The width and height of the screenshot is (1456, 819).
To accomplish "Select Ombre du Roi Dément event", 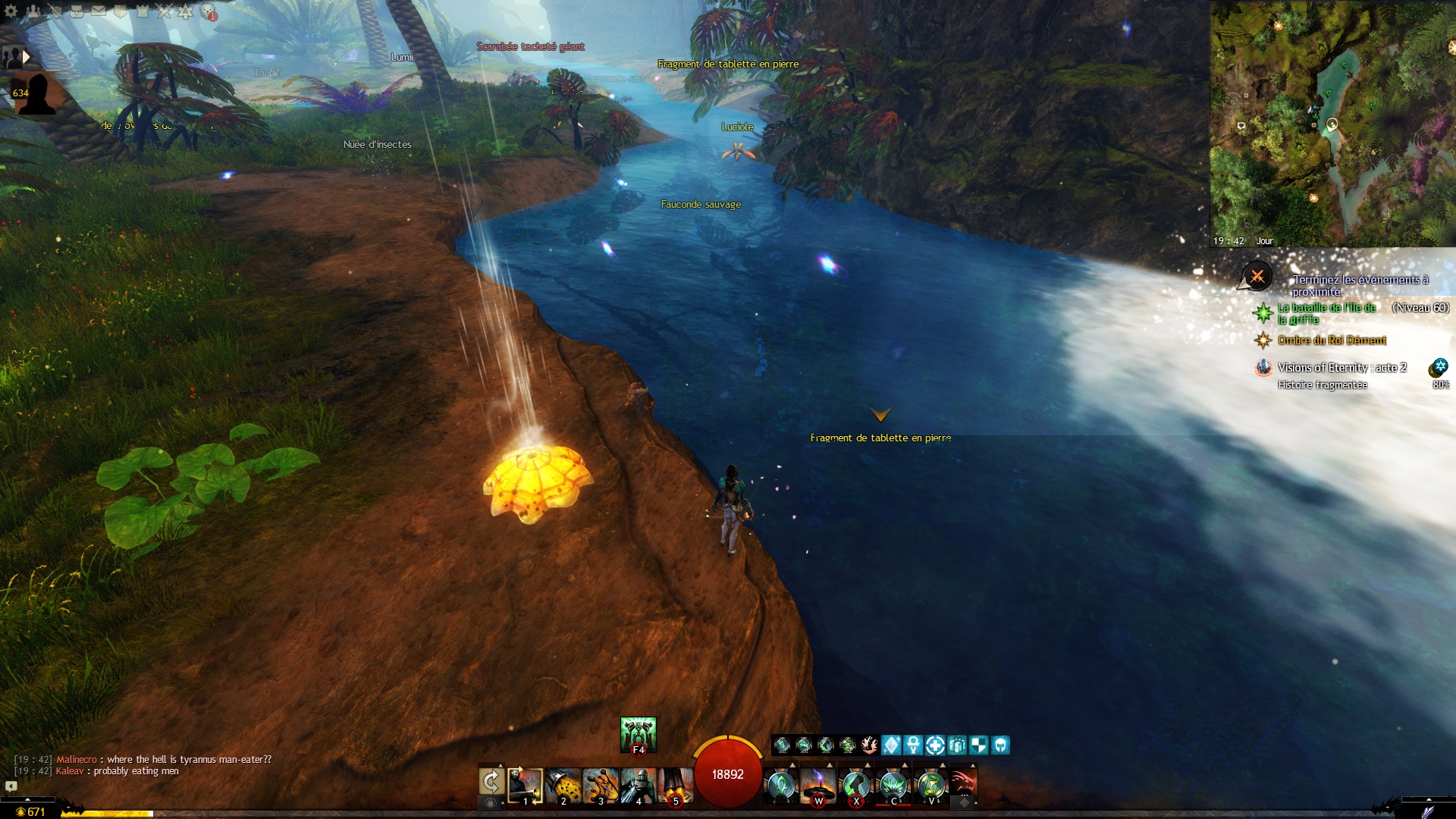I will pos(1332,340).
